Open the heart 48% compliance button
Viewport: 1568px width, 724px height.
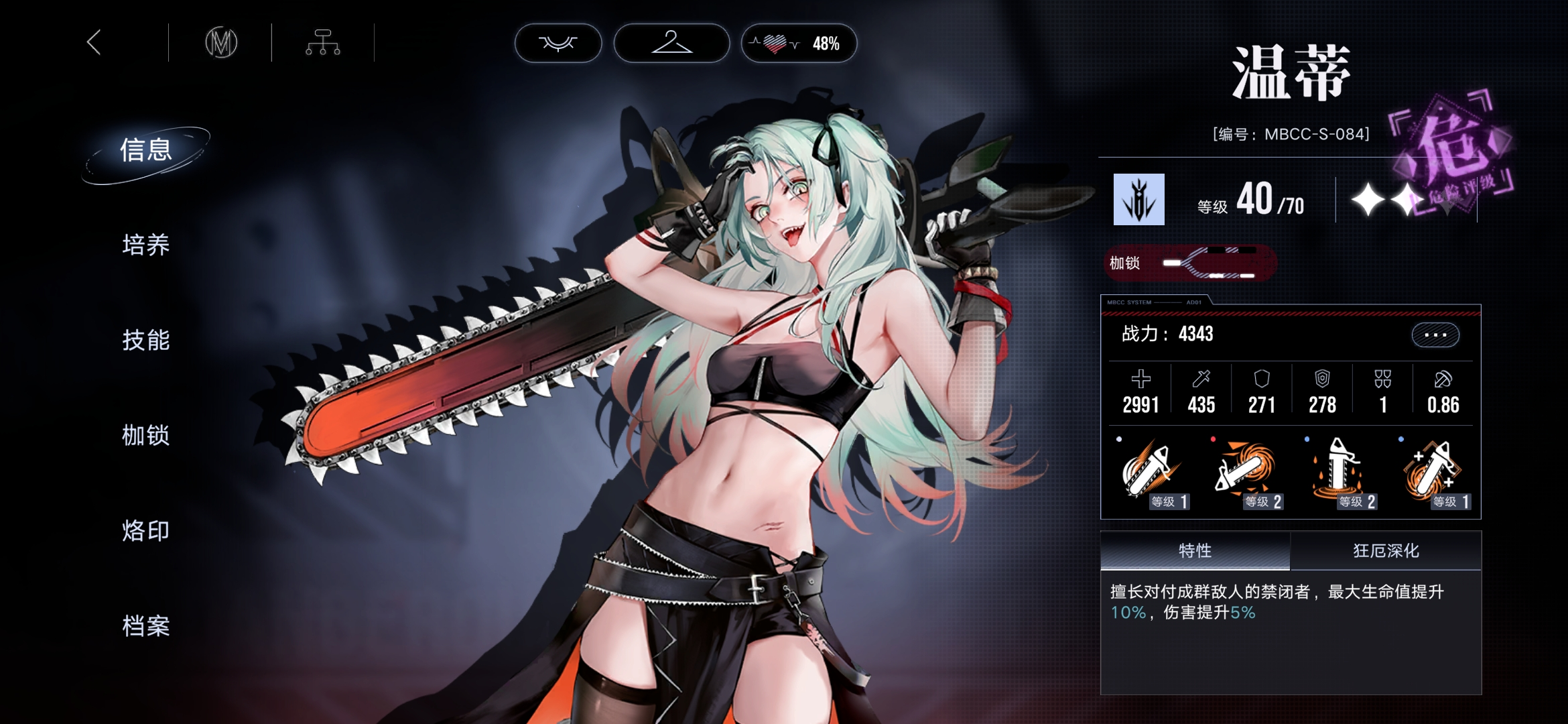pyautogui.click(x=799, y=44)
